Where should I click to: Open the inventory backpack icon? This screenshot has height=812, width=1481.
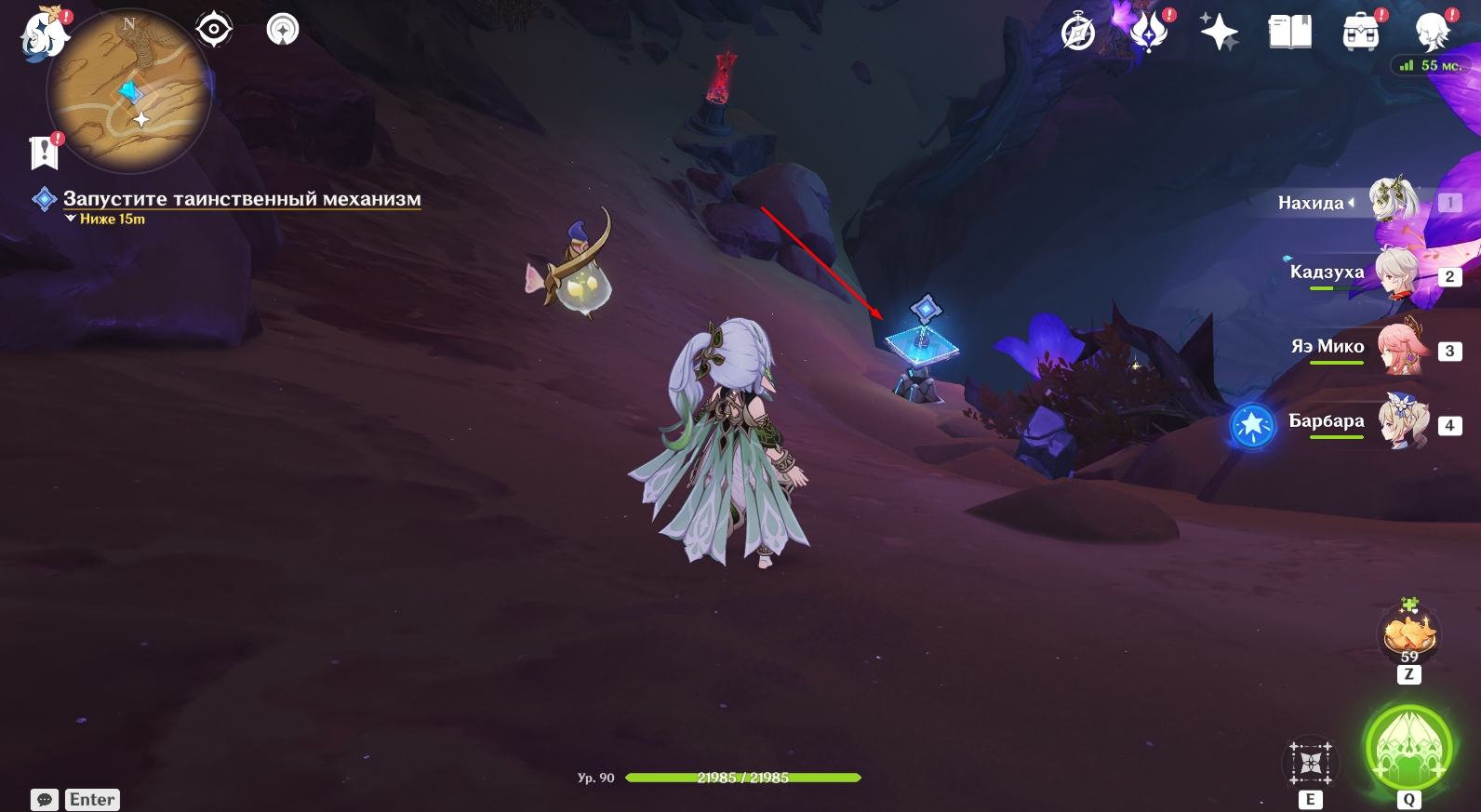coord(1360,33)
